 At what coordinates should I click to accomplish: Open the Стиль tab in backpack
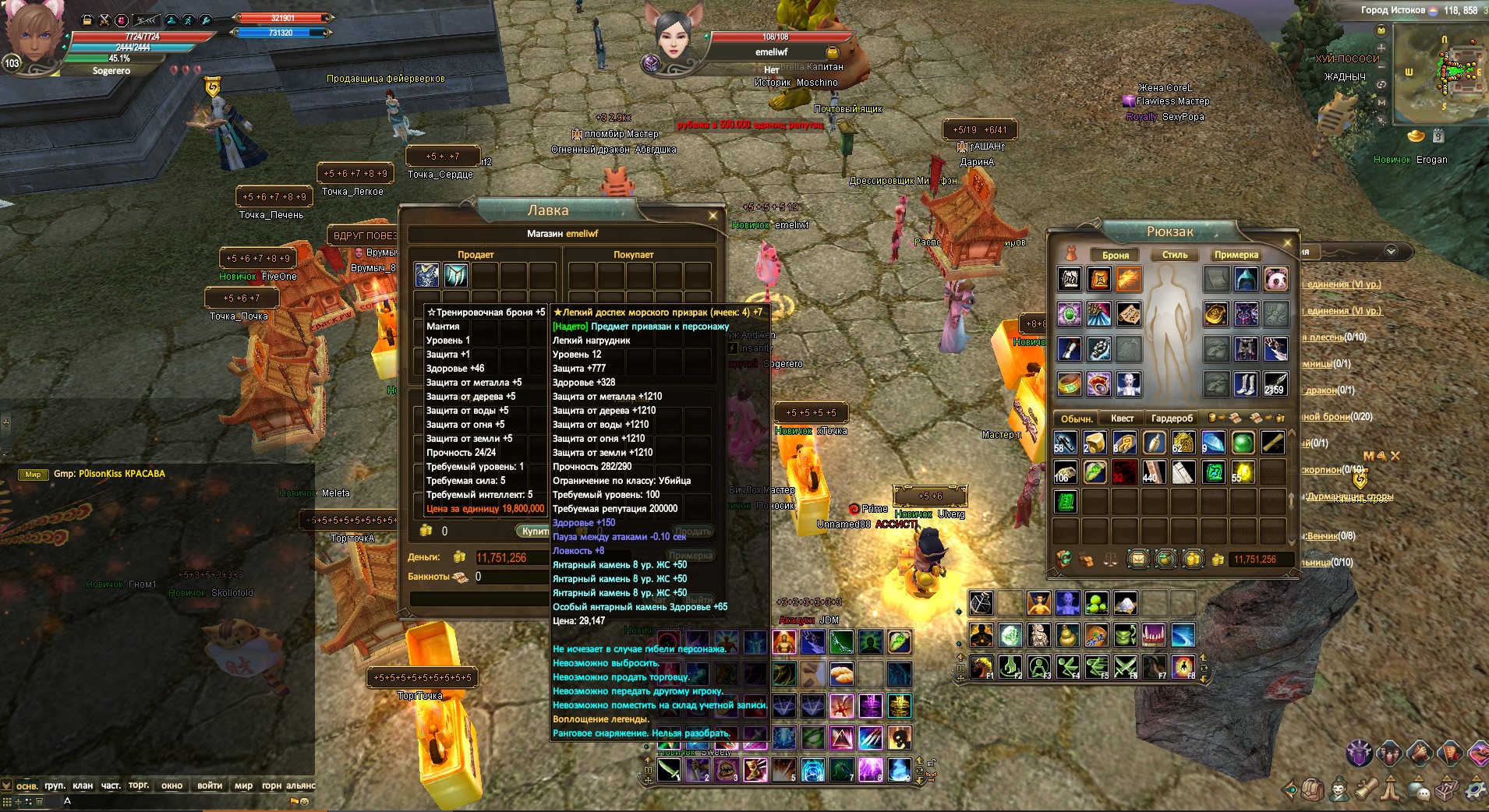pos(1175,255)
